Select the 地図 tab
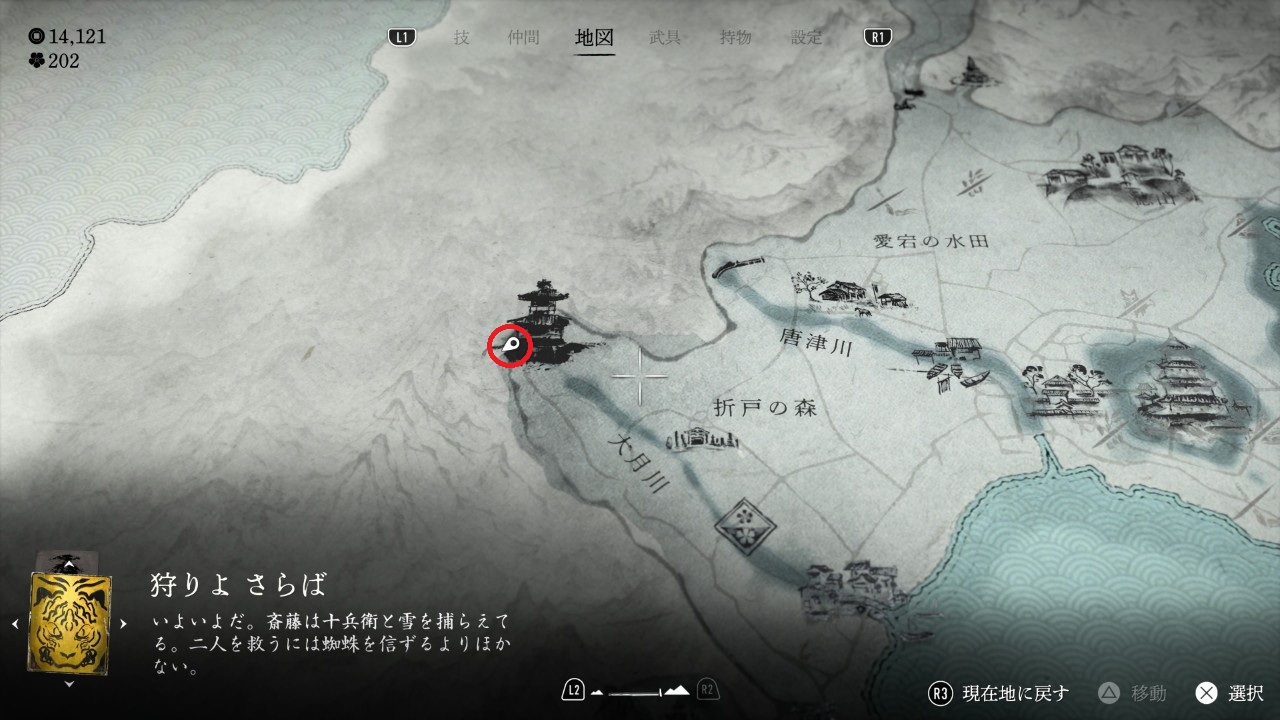This screenshot has width=1280, height=720. click(595, 38)
